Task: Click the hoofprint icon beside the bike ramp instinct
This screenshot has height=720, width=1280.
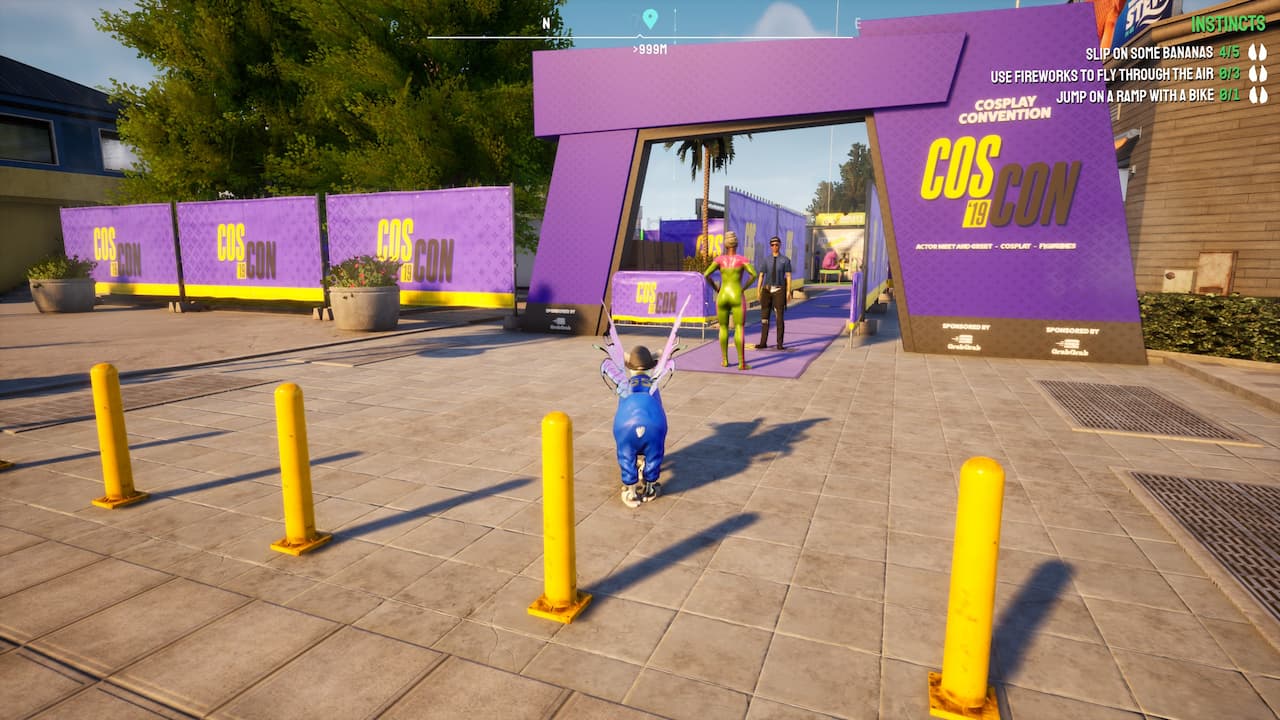Action: 1258,96
